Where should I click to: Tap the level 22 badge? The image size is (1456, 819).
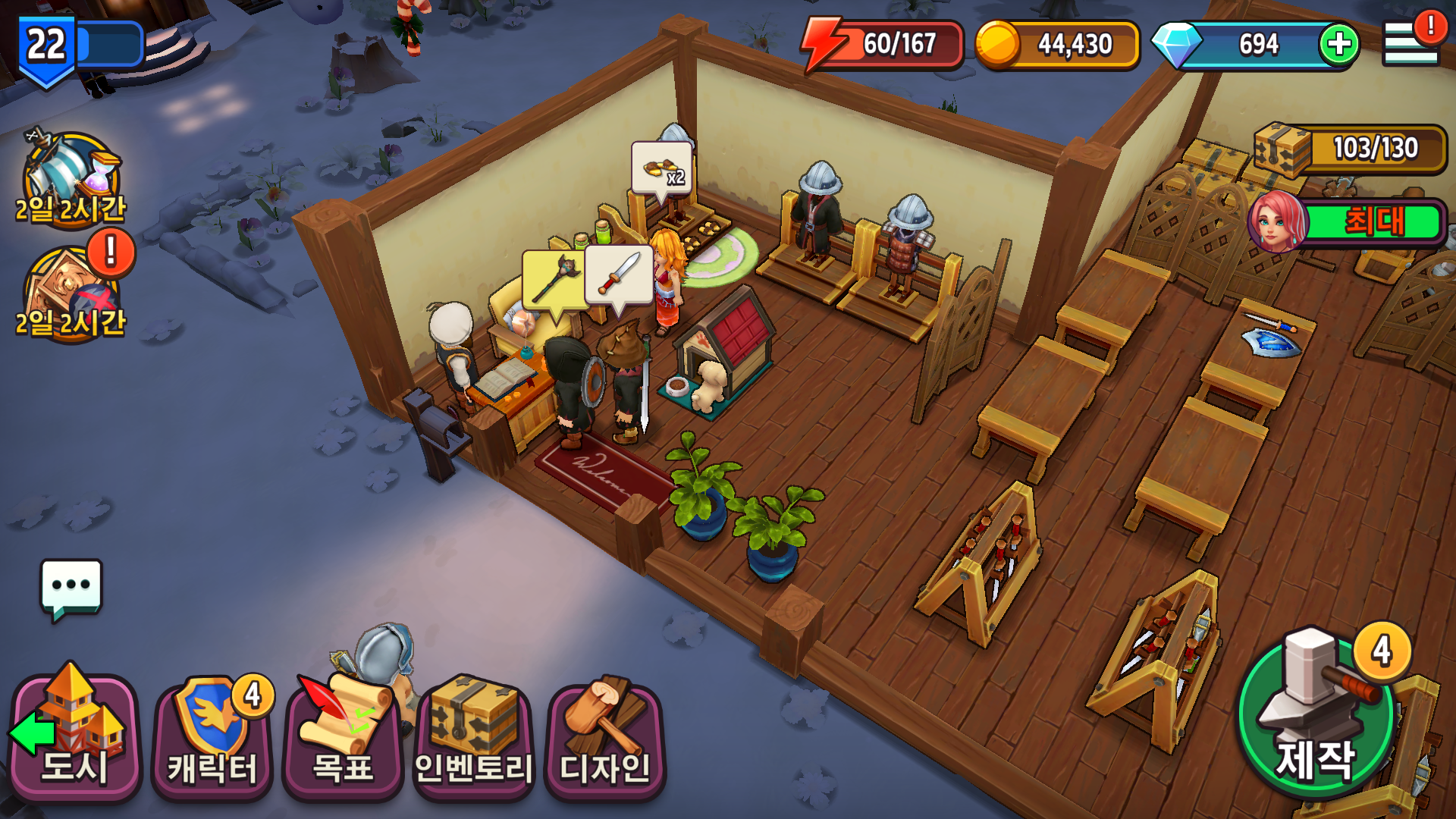click(x=43, y=43)
